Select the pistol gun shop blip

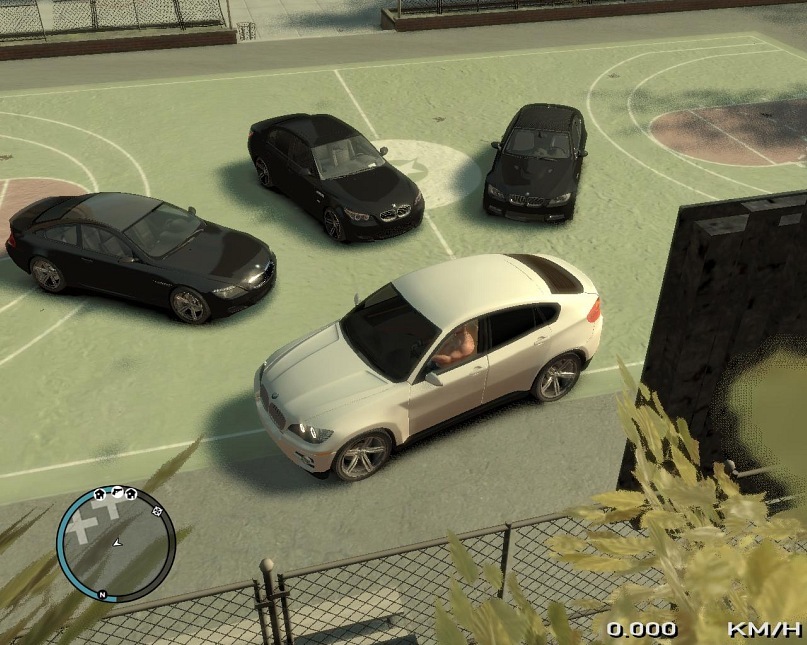pos(115,492)
